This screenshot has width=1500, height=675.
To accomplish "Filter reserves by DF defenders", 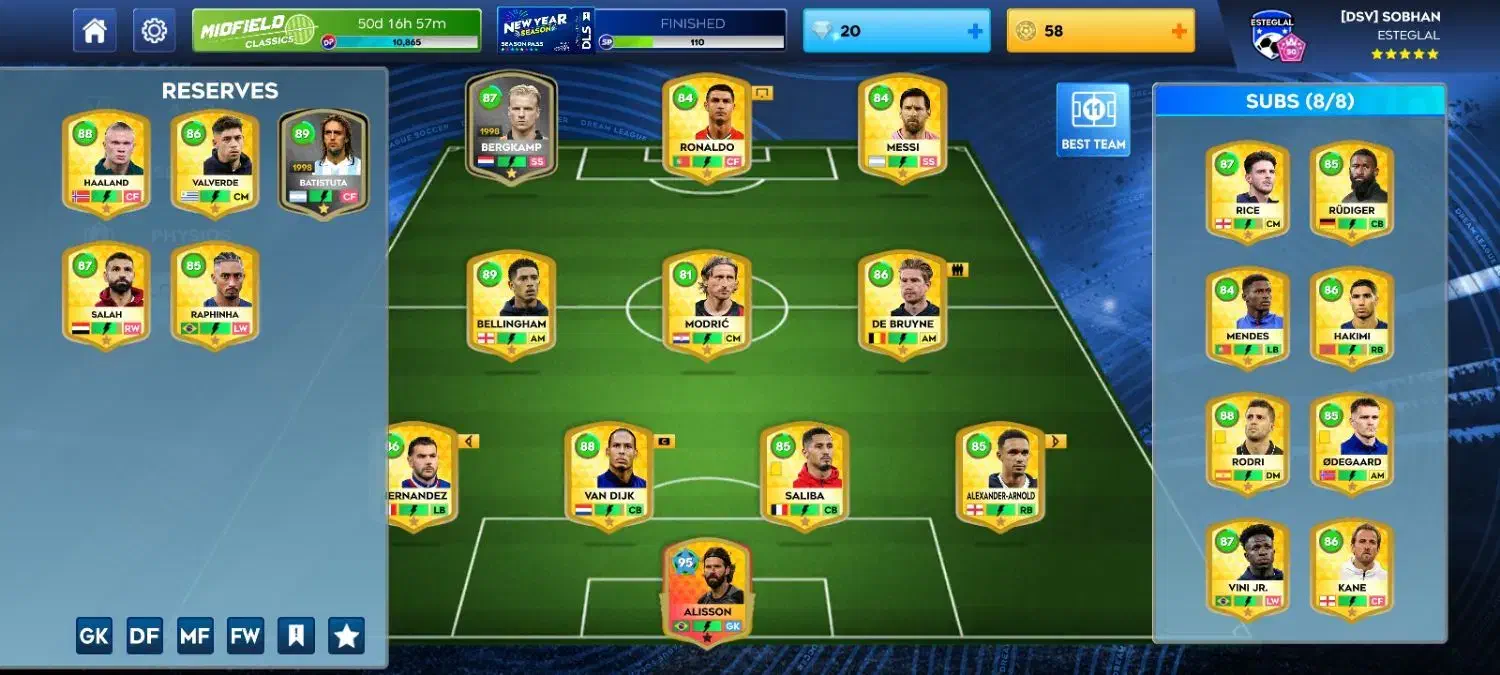I will tap(145, 635).
